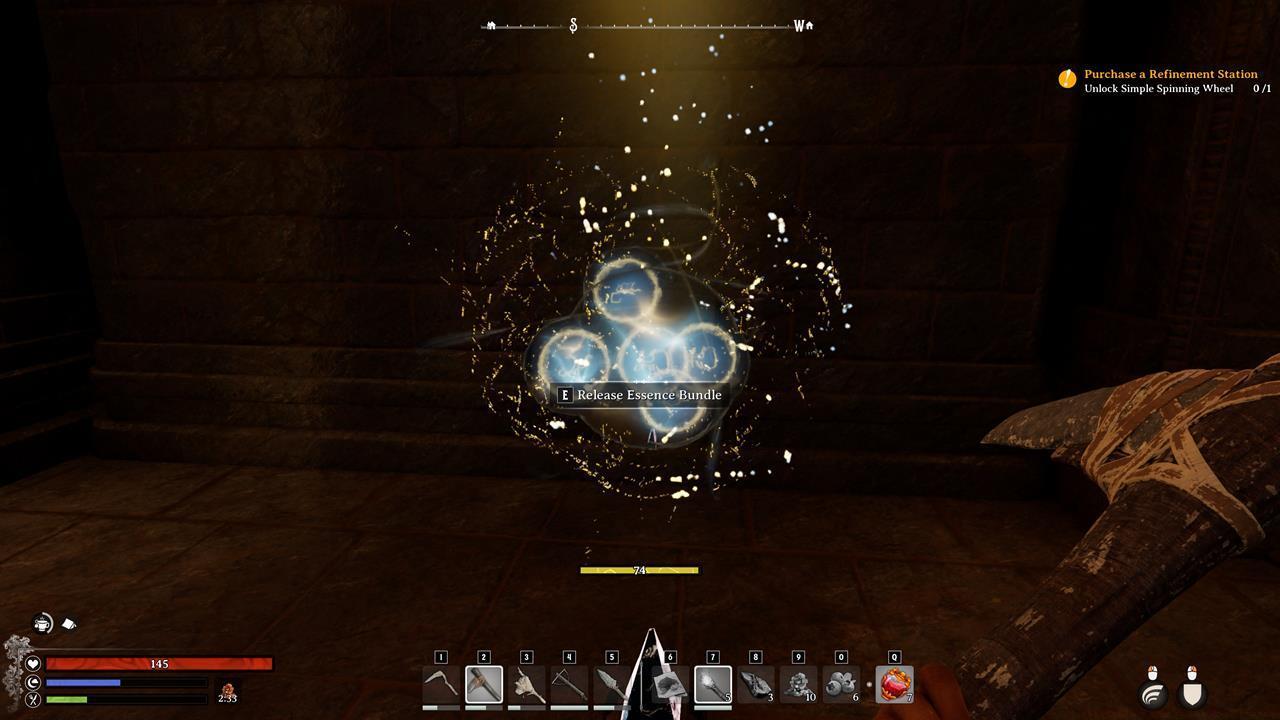Click the cutlery icon beside the green hunger bar
The image size is (1280, 720).
pos(32,699)
